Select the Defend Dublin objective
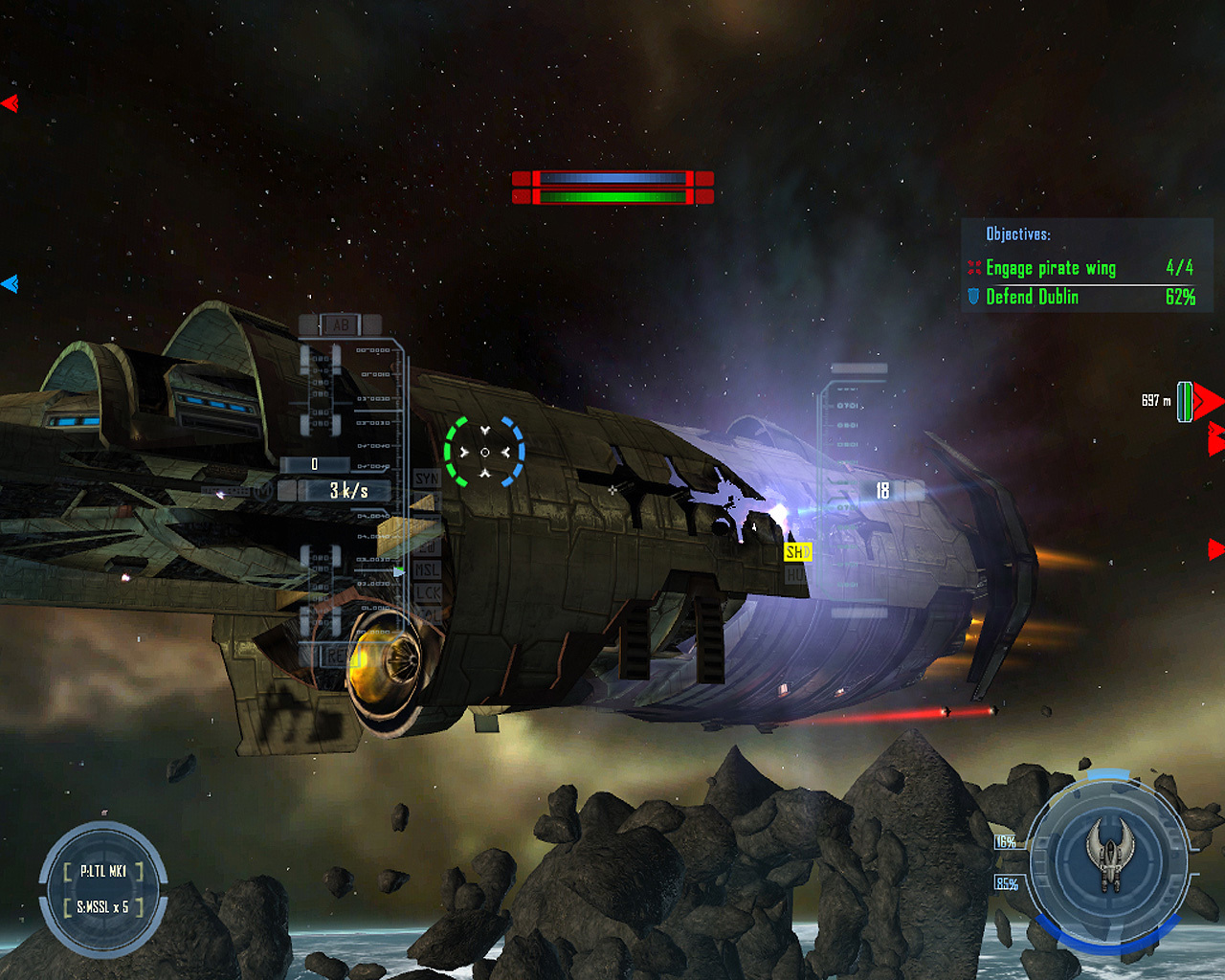Image resolution: width=1225 pixels, height=980 pixels. point(1032,298)
